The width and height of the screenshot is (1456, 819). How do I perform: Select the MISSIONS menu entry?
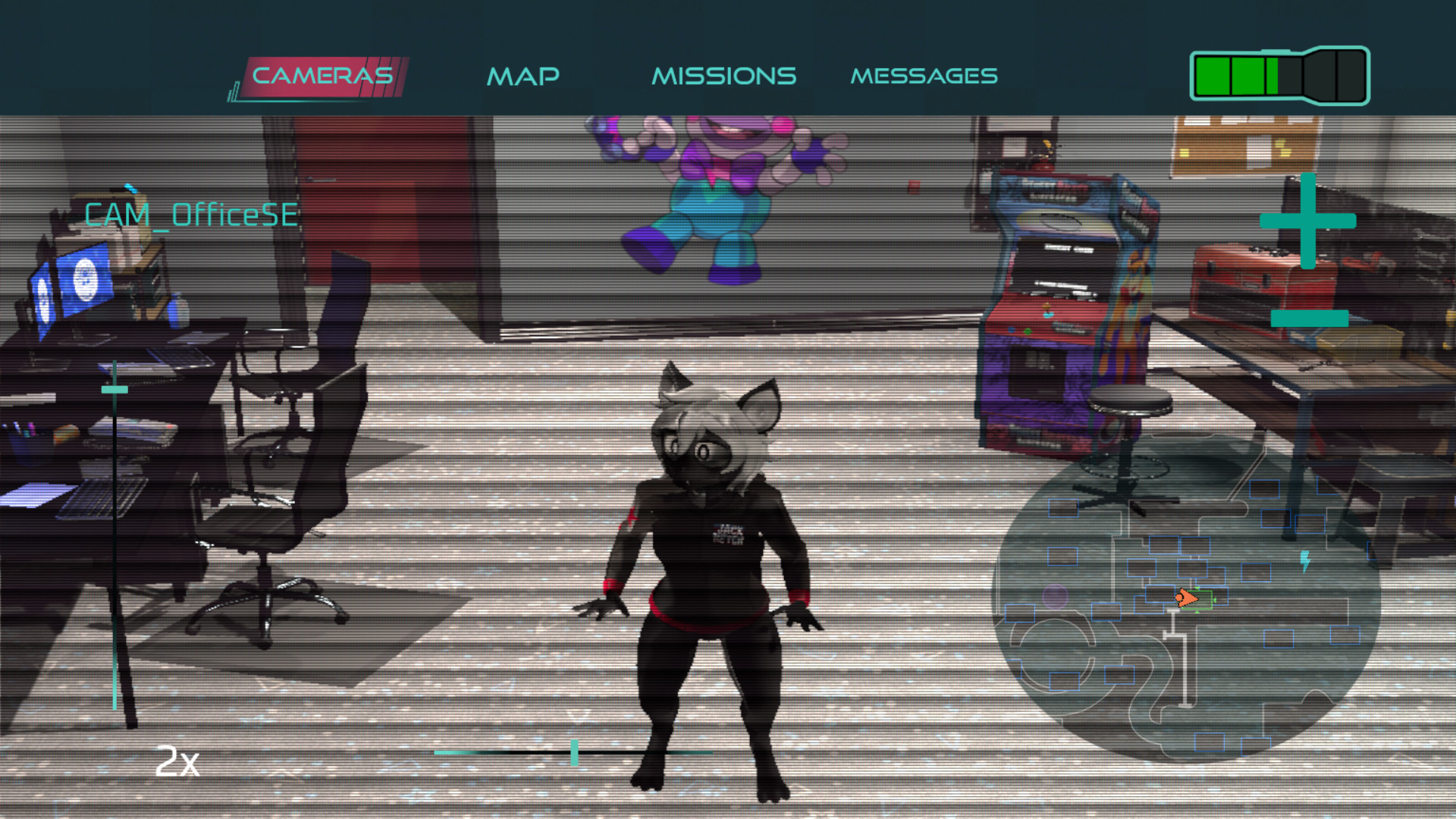tap(724, 75)
